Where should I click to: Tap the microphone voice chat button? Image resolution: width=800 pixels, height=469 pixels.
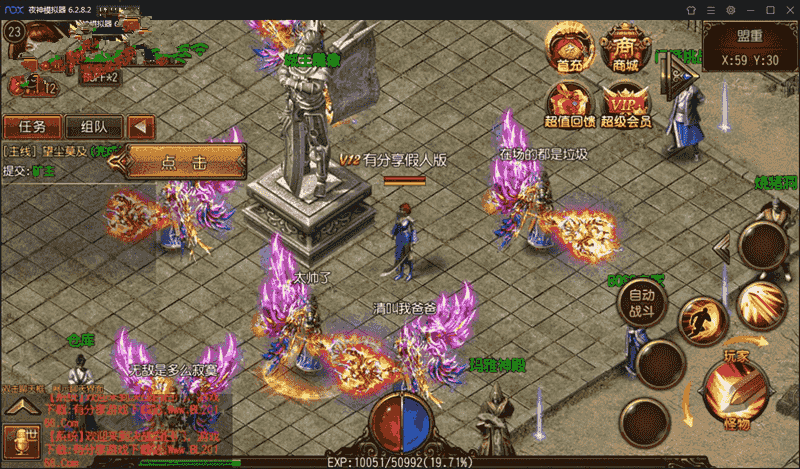[x=19, y=438]
